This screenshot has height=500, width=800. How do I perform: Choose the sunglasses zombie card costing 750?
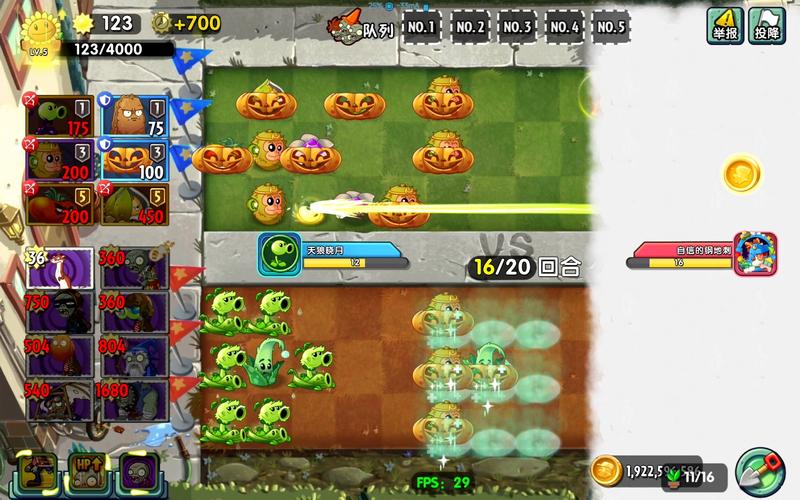(x=60, y=313)
